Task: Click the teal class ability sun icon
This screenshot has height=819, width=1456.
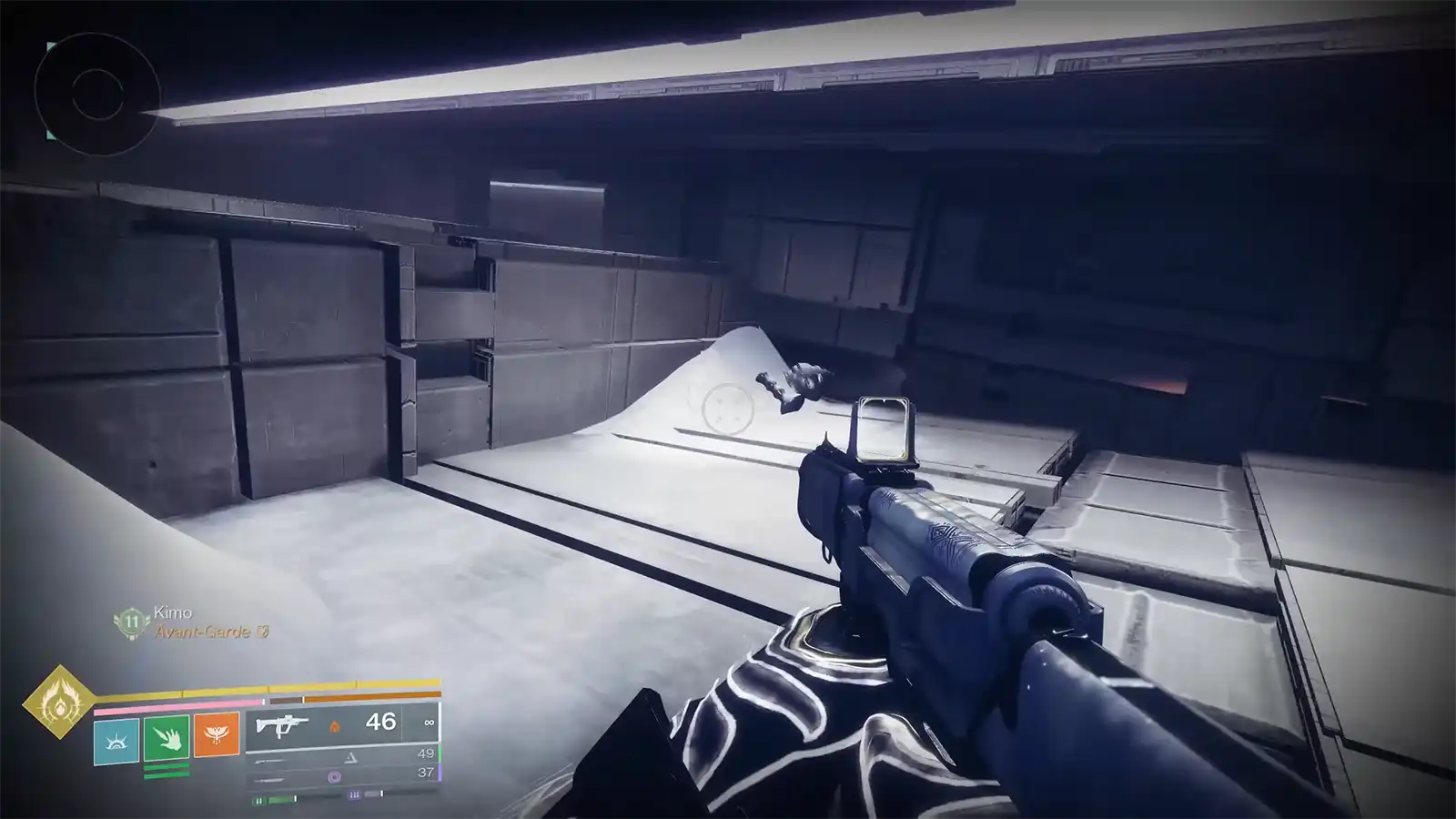Action: click(x=116, y=740)
